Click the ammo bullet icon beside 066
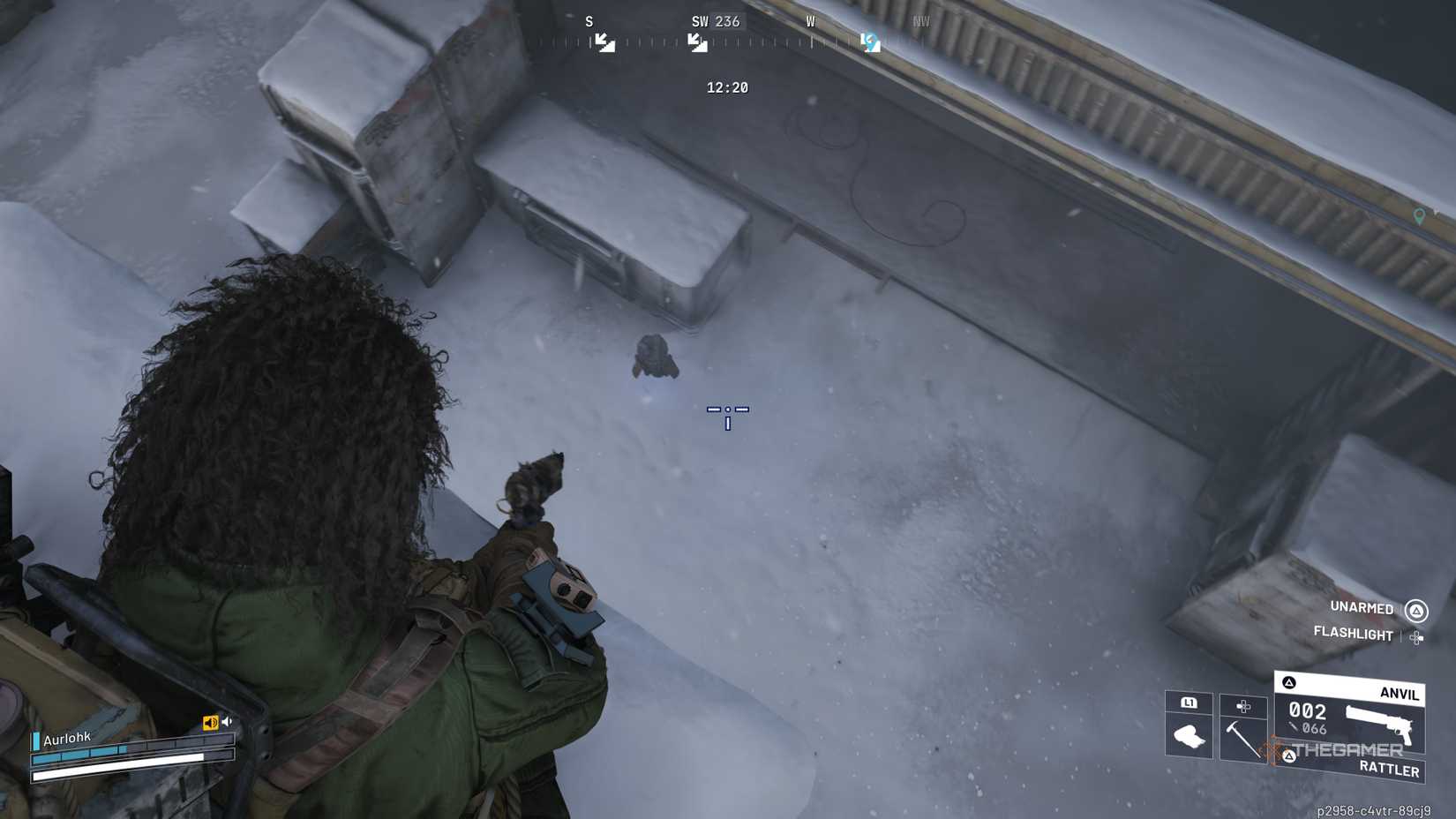 point(1294,727)
